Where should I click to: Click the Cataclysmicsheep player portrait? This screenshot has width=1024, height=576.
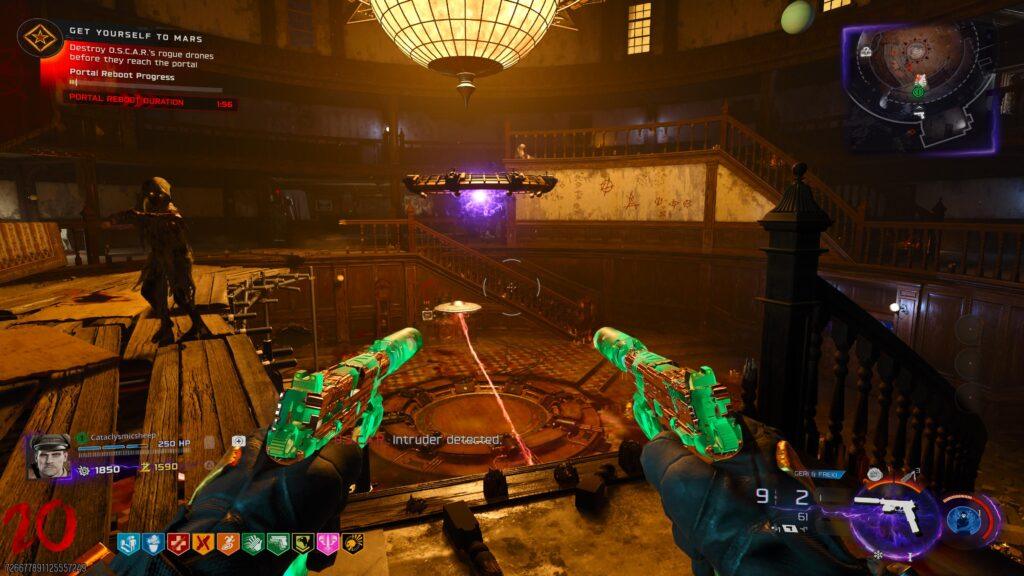(48, 456)
